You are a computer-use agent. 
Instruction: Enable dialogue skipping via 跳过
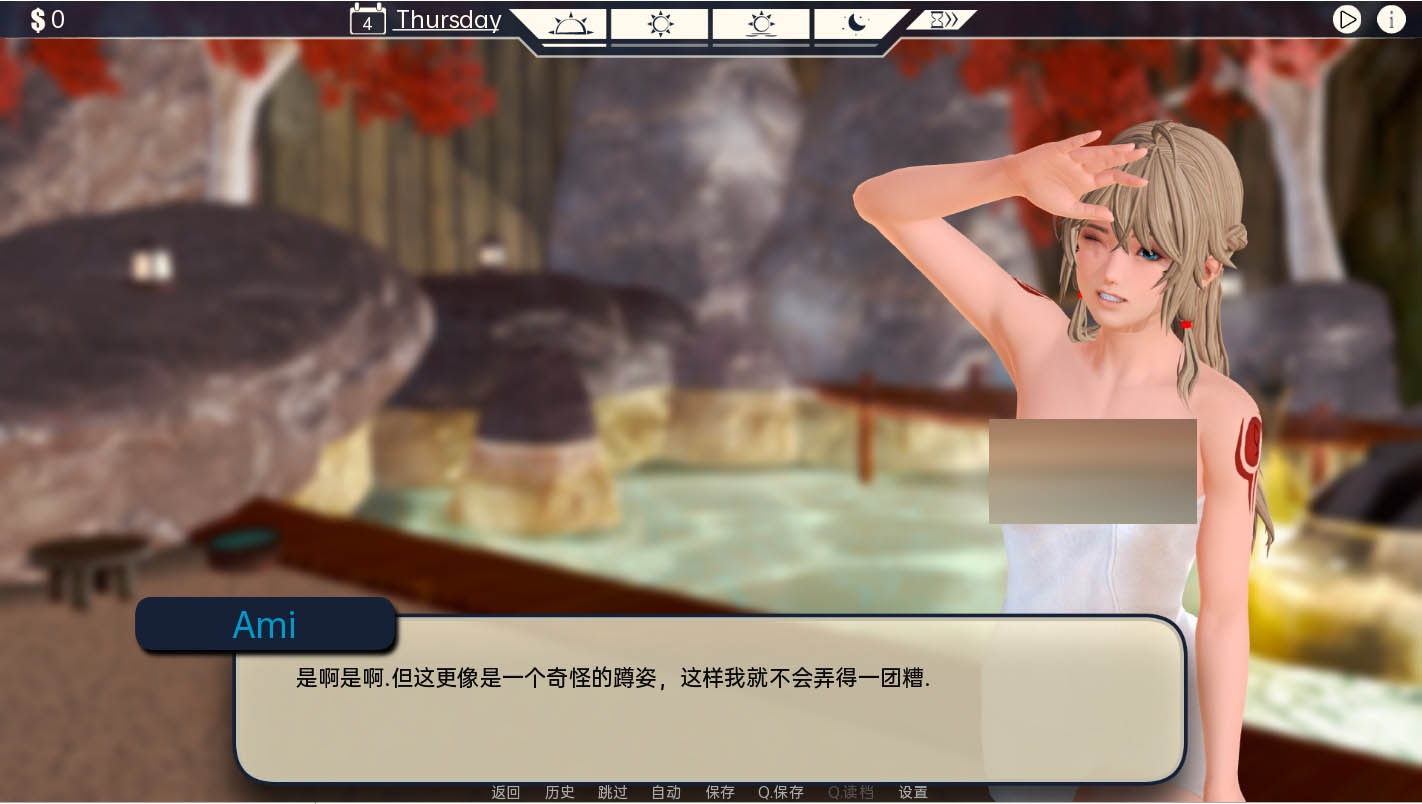[x=613, y=792]
